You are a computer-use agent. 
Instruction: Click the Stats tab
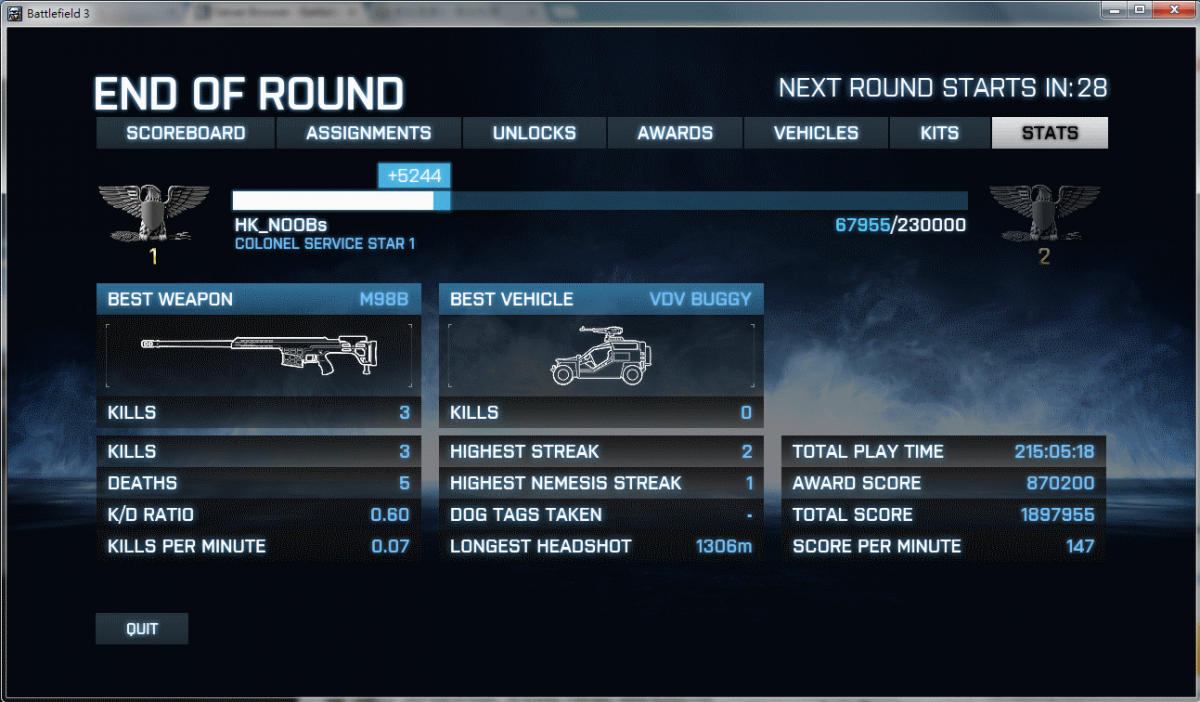click(x=1049, y=133)
